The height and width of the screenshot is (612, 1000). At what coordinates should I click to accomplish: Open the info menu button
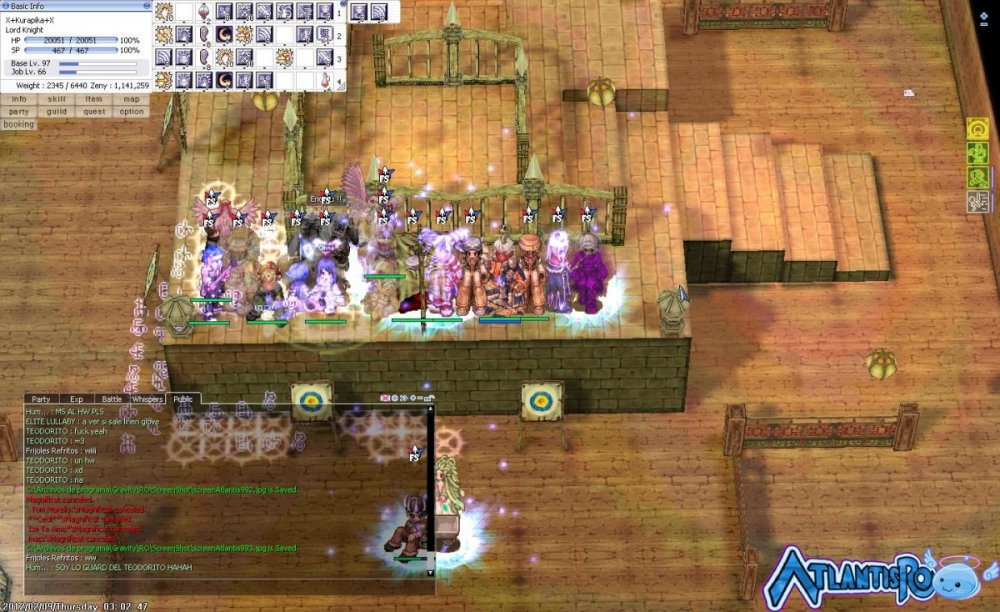pyautogui.click(x=19, y=99)
